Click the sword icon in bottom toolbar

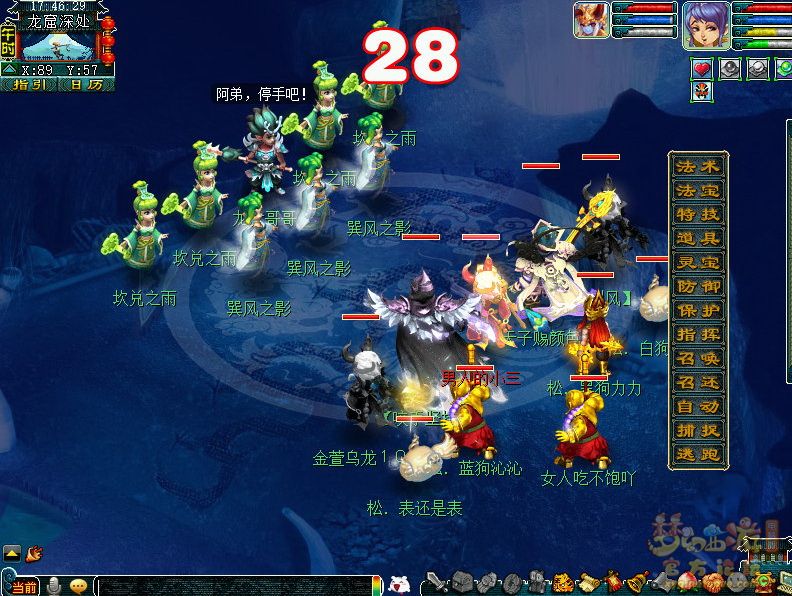pyautogui.click(x=436, y=581)
